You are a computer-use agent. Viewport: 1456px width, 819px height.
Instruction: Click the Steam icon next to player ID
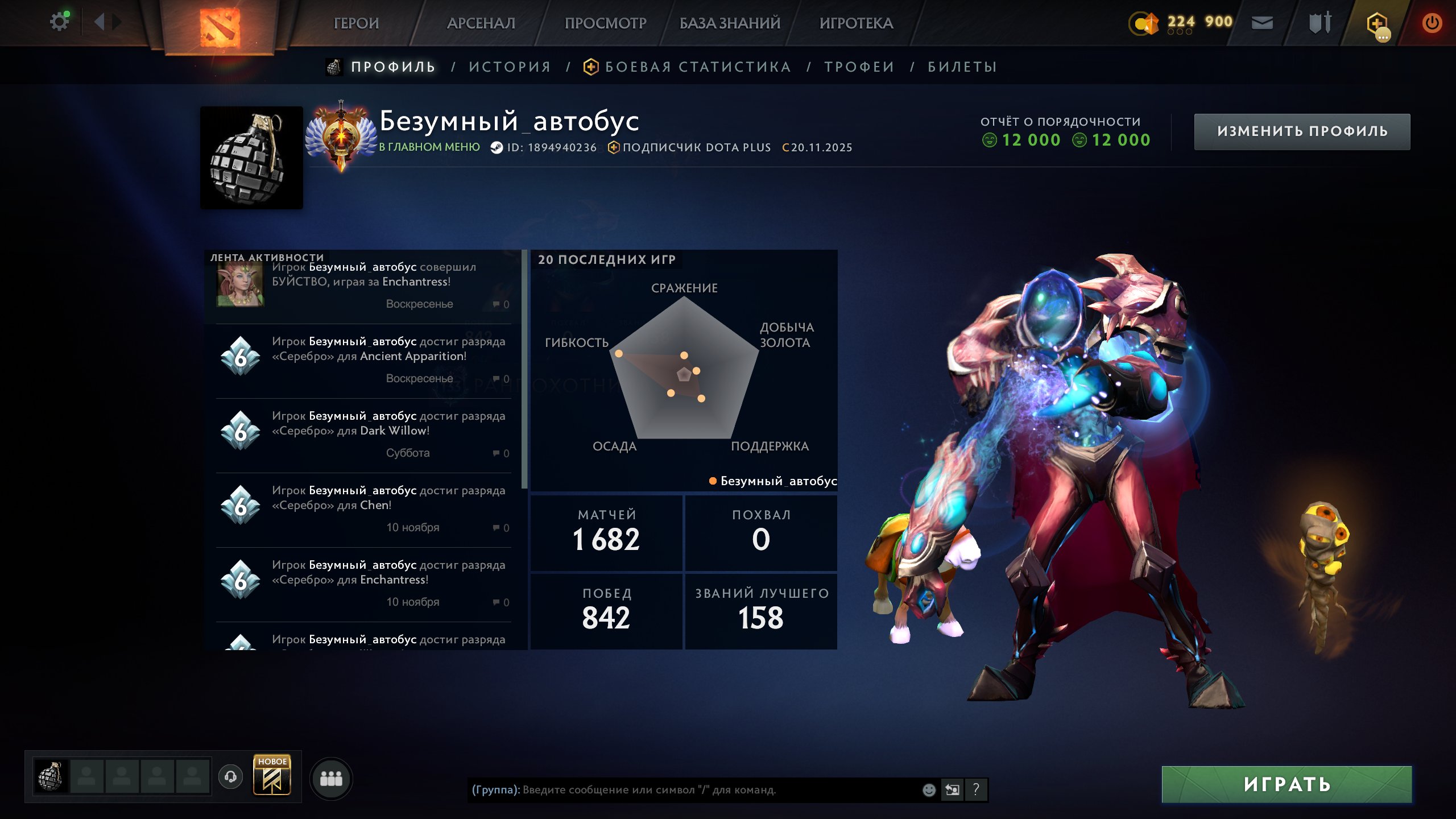point(496,147)
